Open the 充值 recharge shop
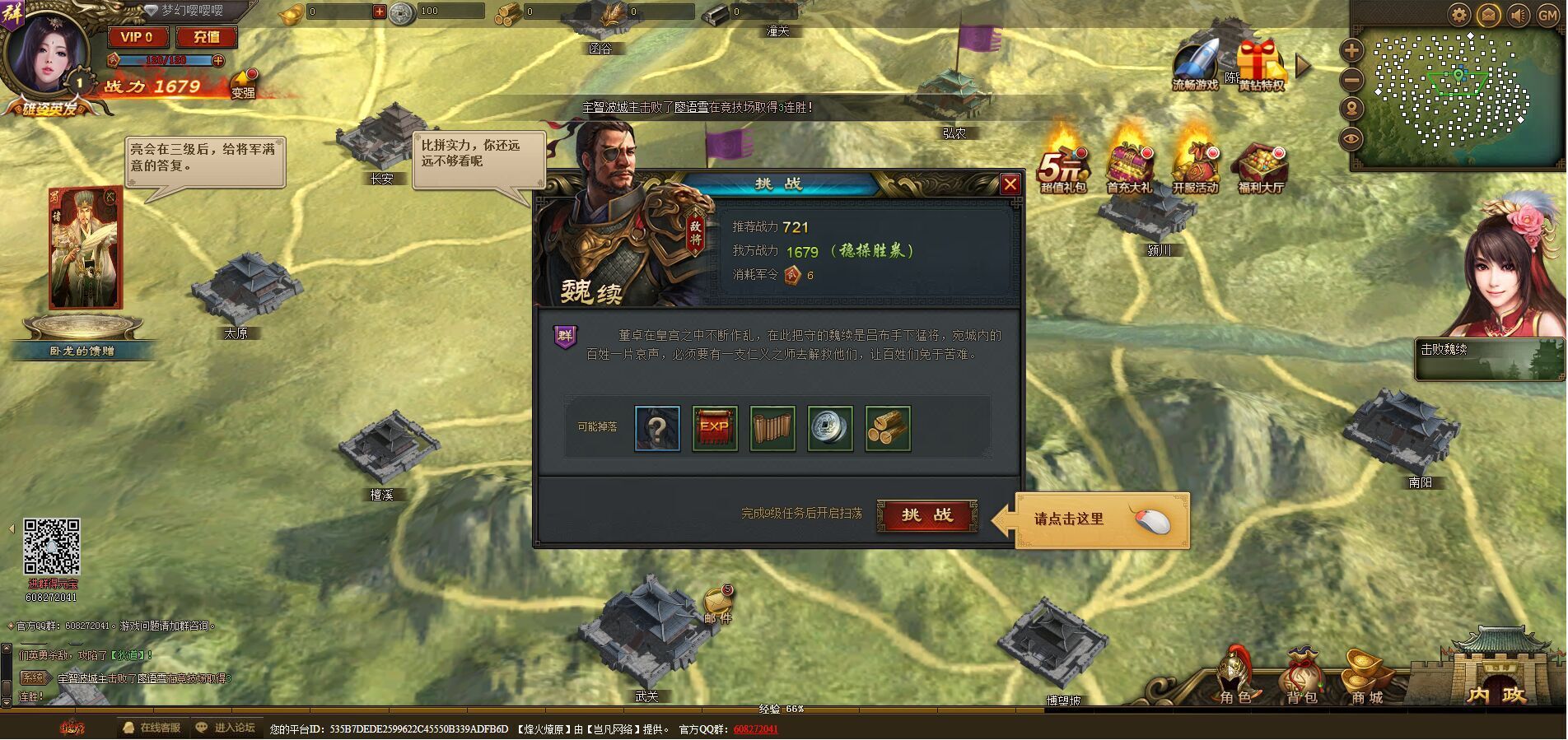Screen dimensions: 1568x740 click(206, 37)
